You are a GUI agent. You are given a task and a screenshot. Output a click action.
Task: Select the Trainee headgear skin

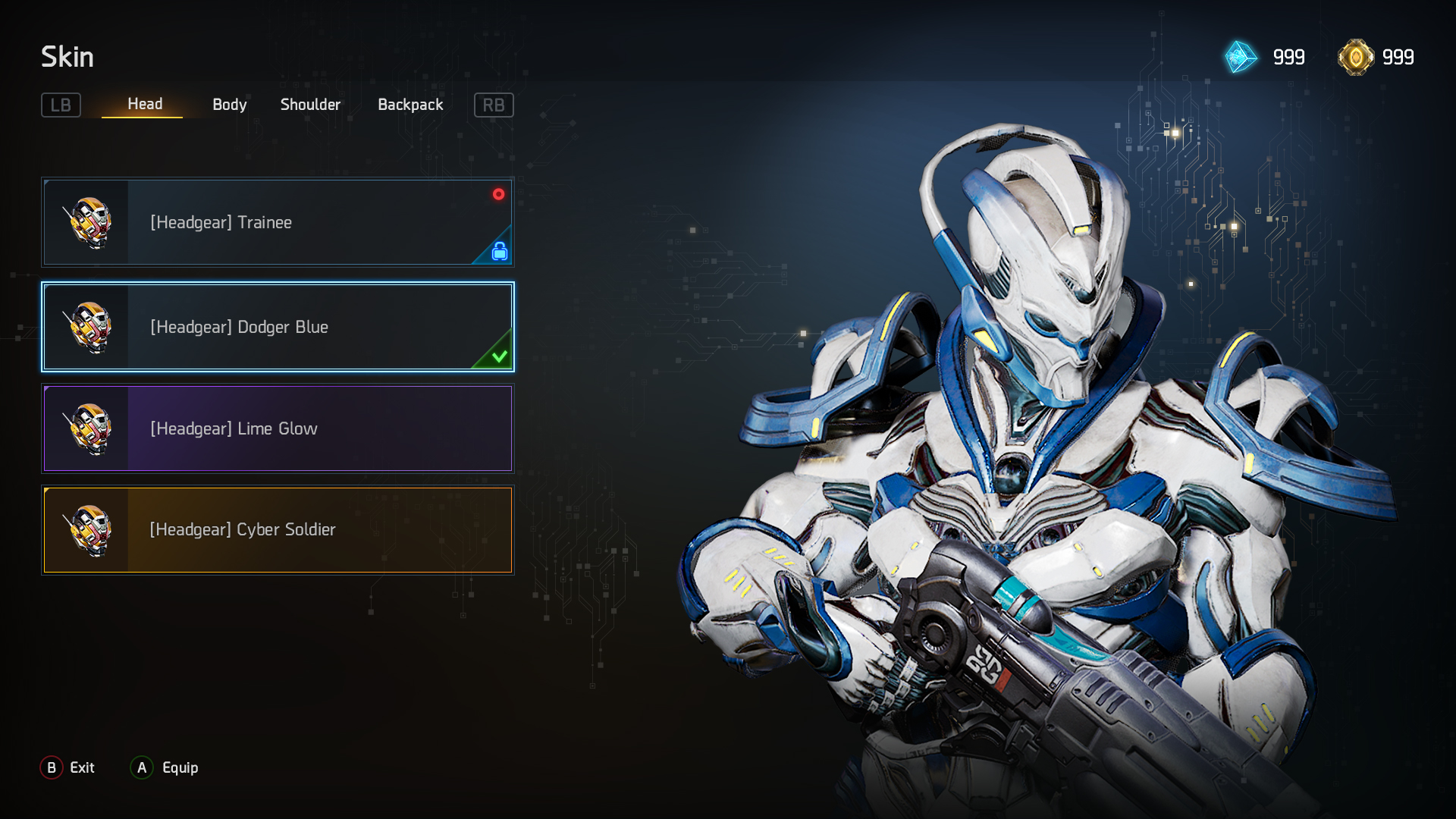(278, 222)
